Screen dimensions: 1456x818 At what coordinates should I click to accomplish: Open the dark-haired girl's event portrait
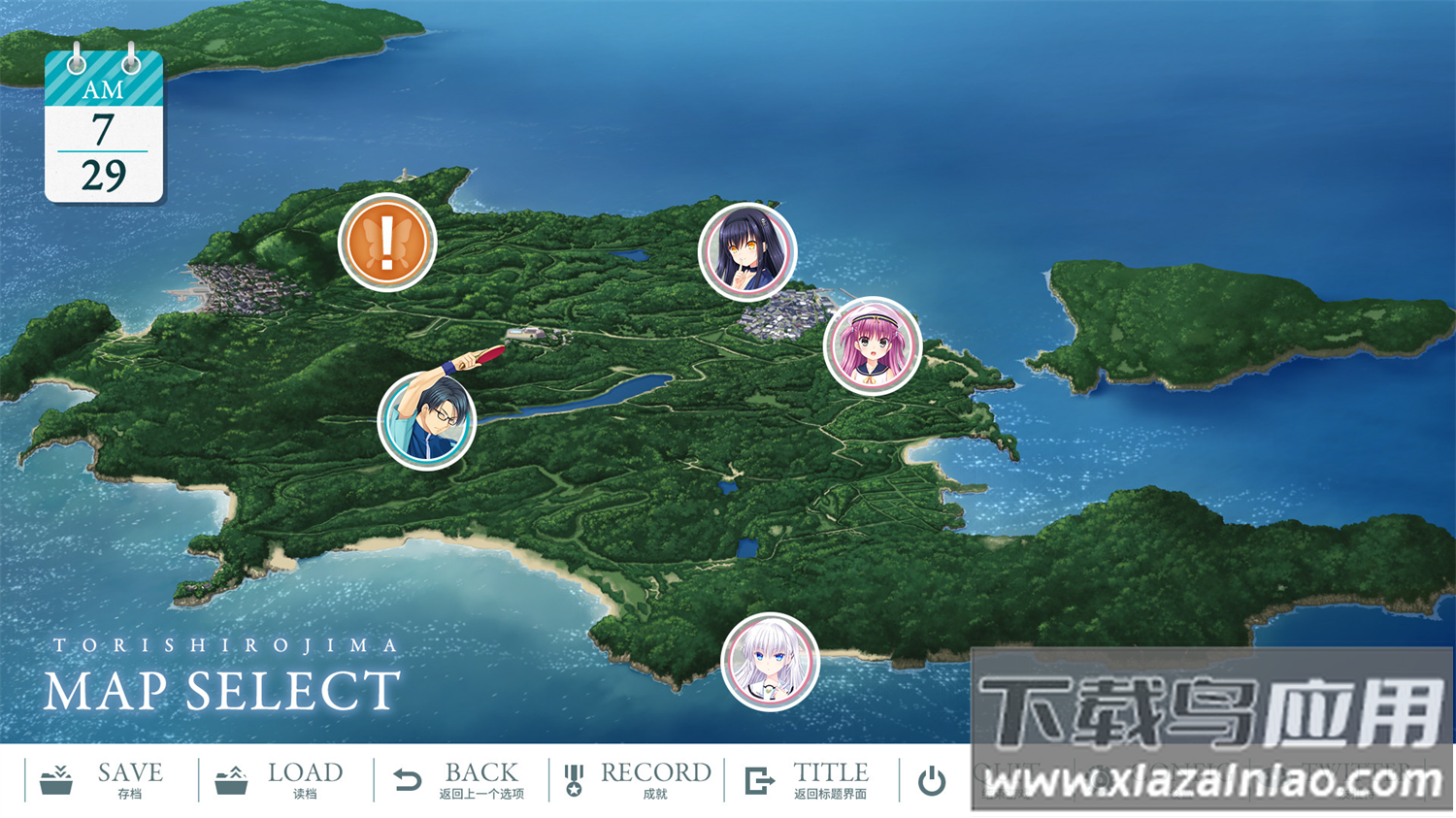pos(747,251)
